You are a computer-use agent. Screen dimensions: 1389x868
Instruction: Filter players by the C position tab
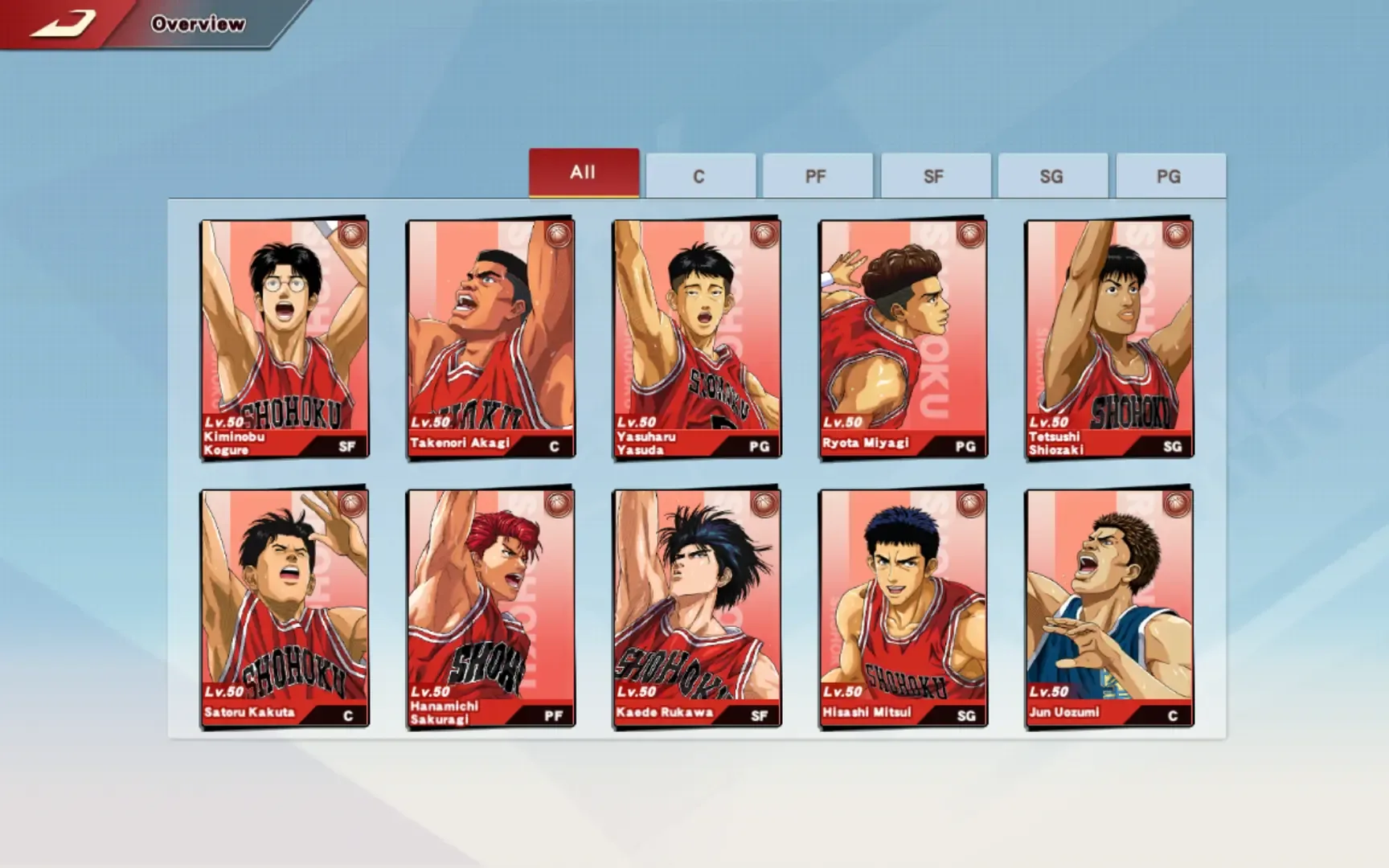[700, 175]
